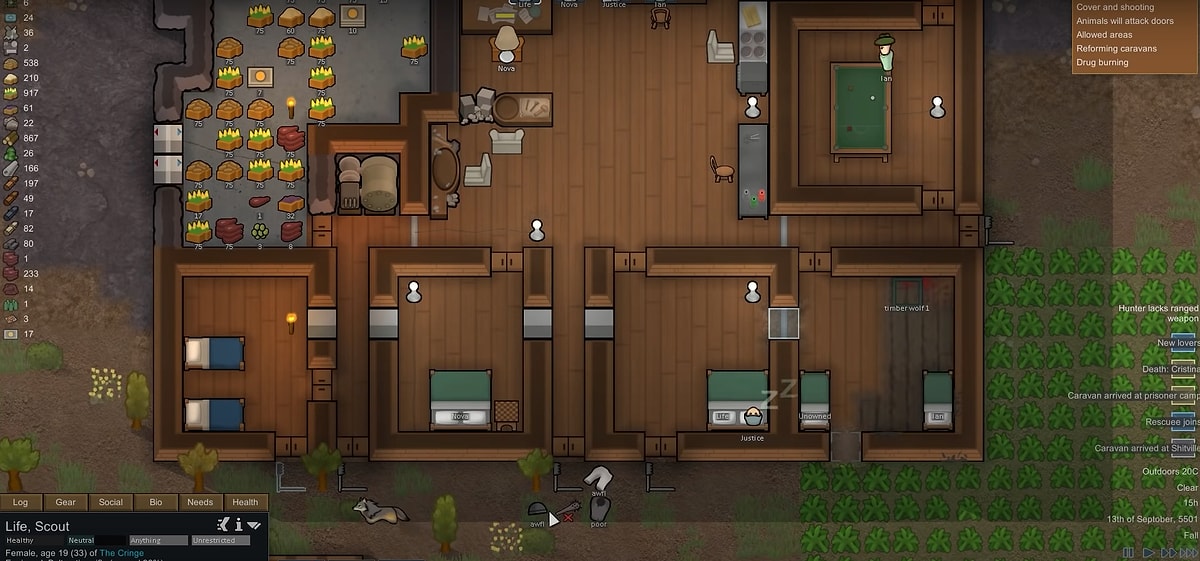Select the 'Reforming caravans' lesson
Viewport: 1200px width, 561px height.
tap(1116, 48)
